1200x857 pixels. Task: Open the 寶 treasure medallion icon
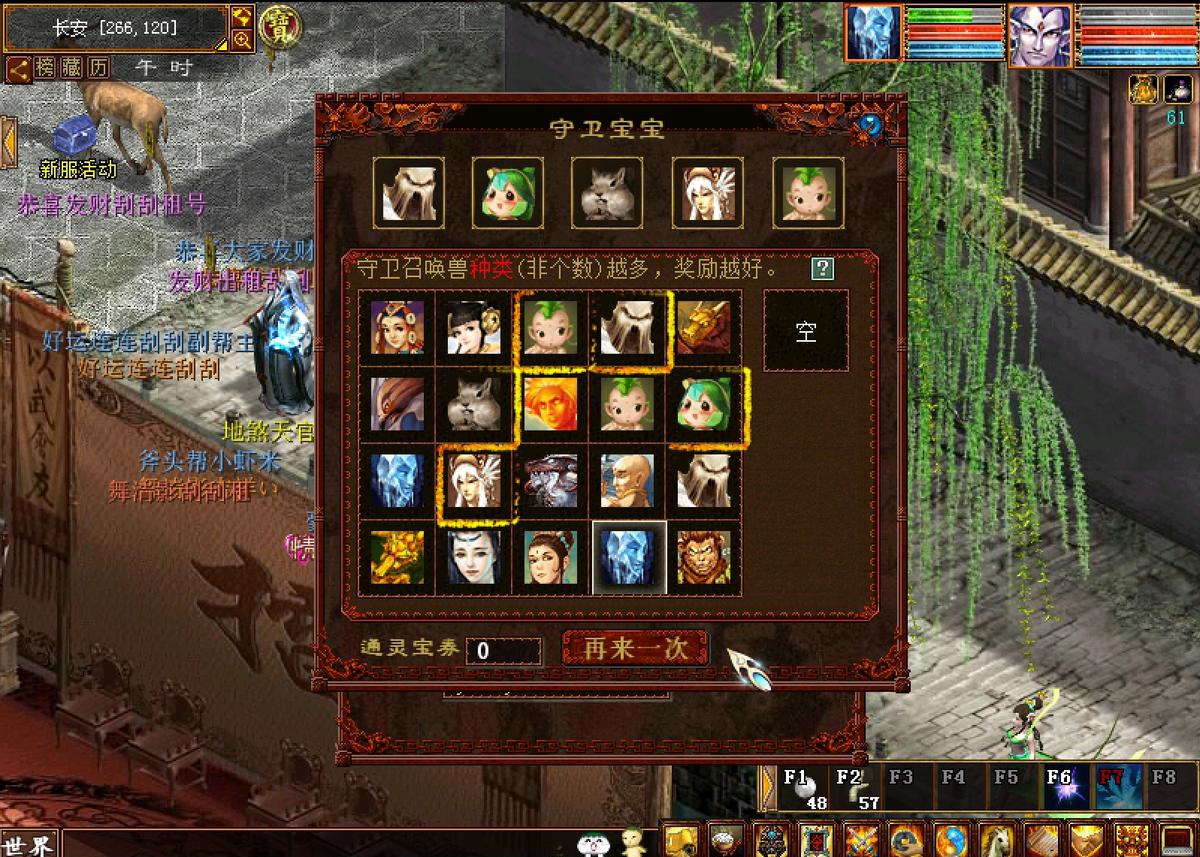(x=280, y=27)
